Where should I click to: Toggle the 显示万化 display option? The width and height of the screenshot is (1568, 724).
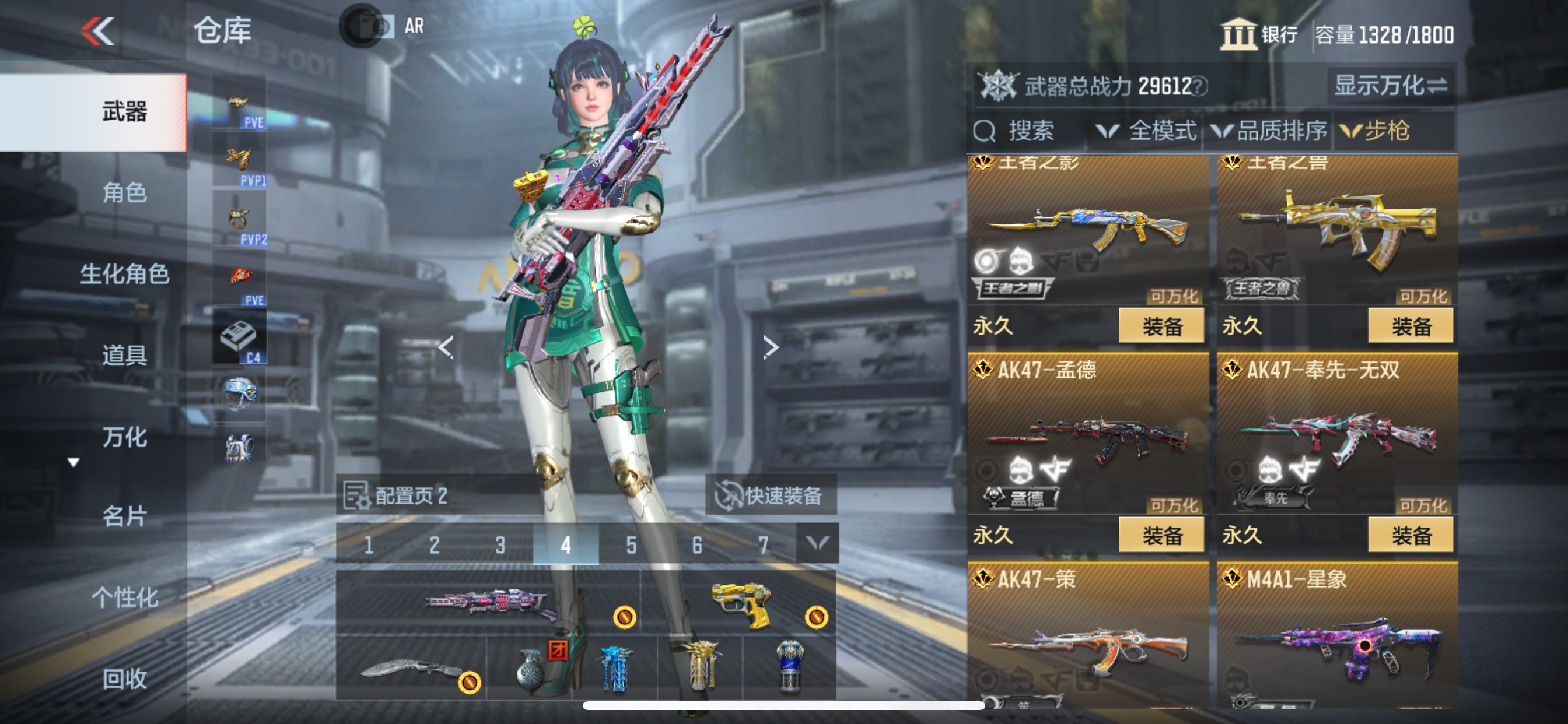coord(1390,86)
